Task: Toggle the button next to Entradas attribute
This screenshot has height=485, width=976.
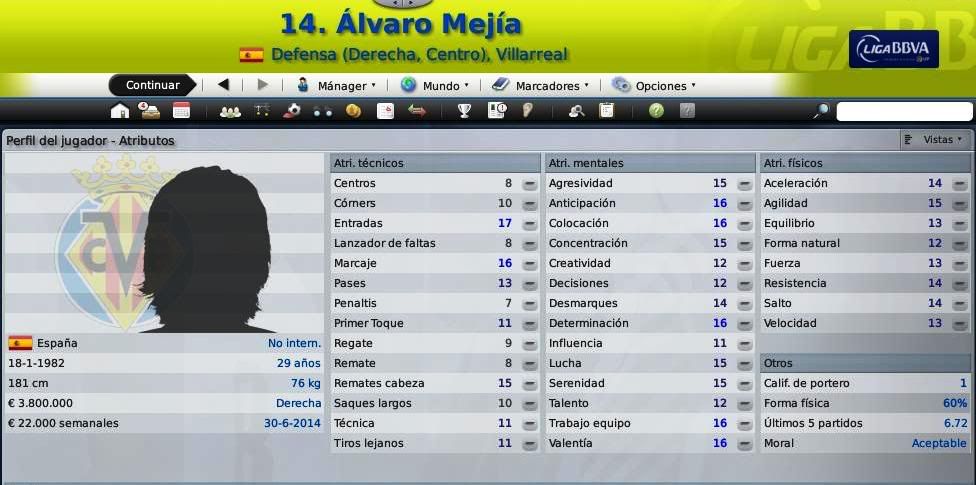Action: [x=530, y=224]
